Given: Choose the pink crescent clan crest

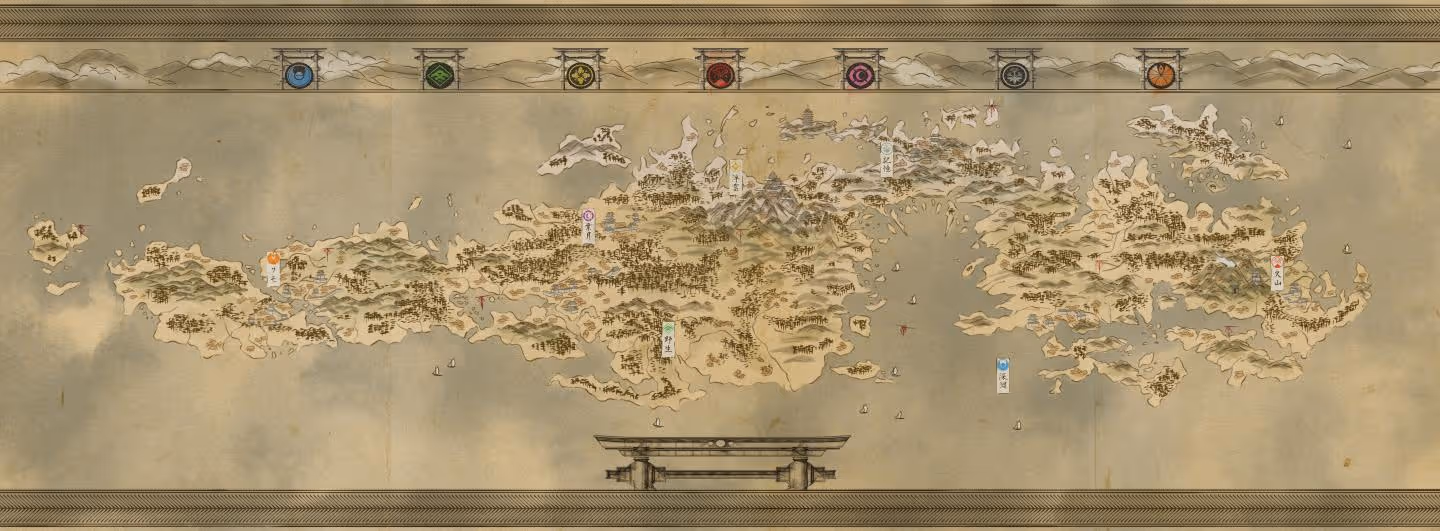Looking at the screenshot, I should pos(860,75).
